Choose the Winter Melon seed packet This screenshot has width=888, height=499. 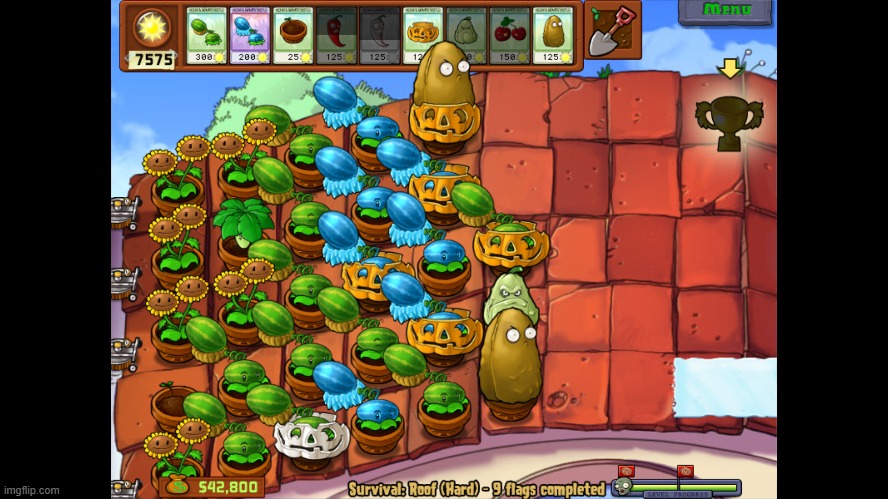click(249, 36)
